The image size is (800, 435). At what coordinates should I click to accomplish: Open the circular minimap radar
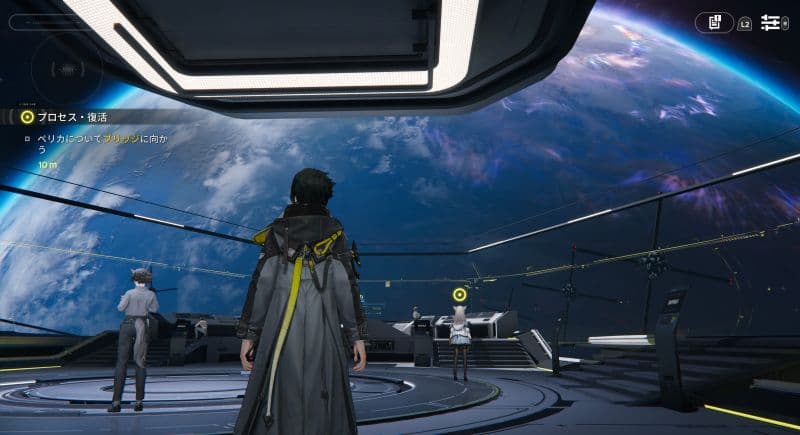pyautogui.click(x=66, y=68)
